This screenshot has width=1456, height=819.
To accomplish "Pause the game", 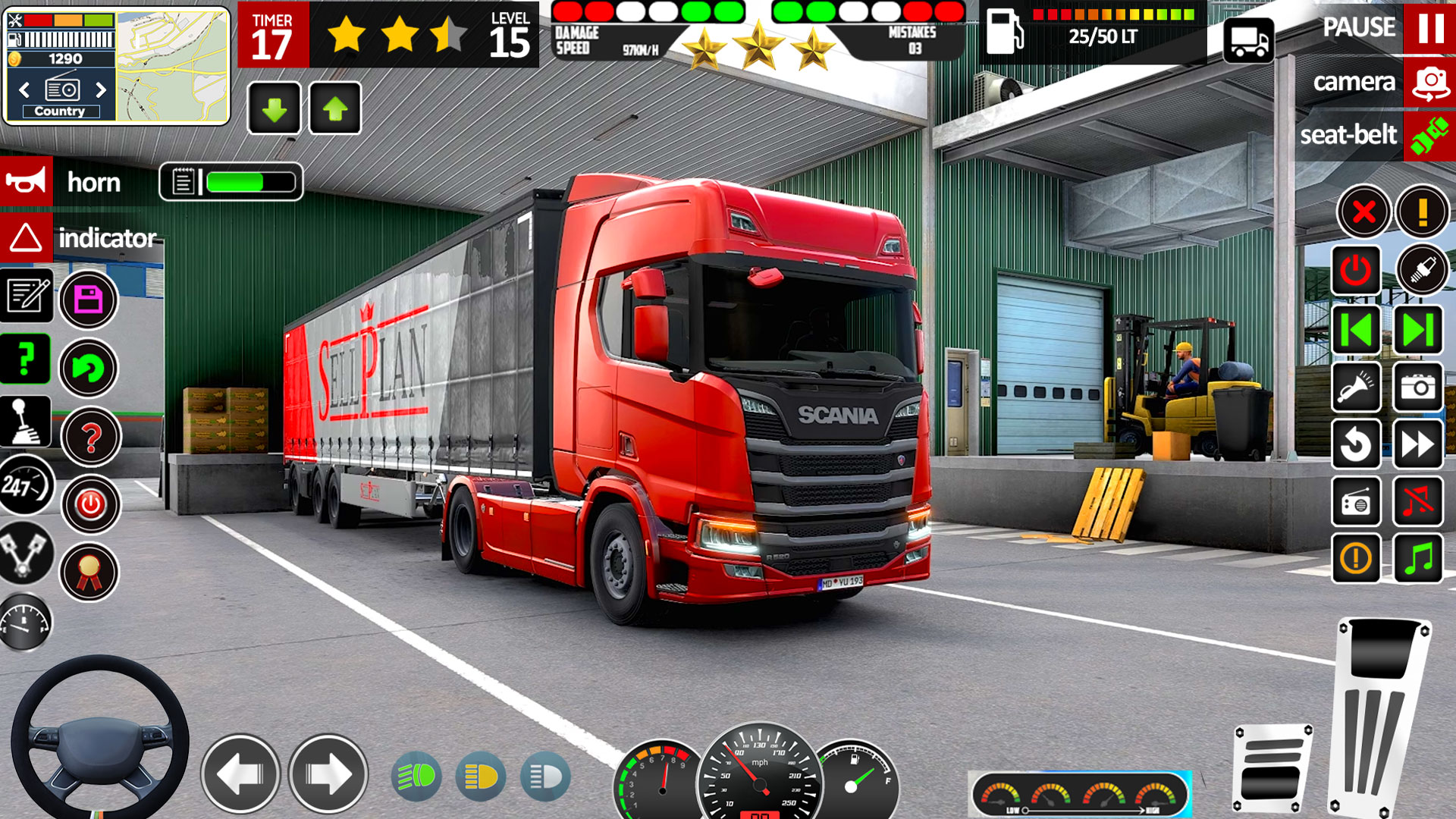I will [x=1429, y=28].
